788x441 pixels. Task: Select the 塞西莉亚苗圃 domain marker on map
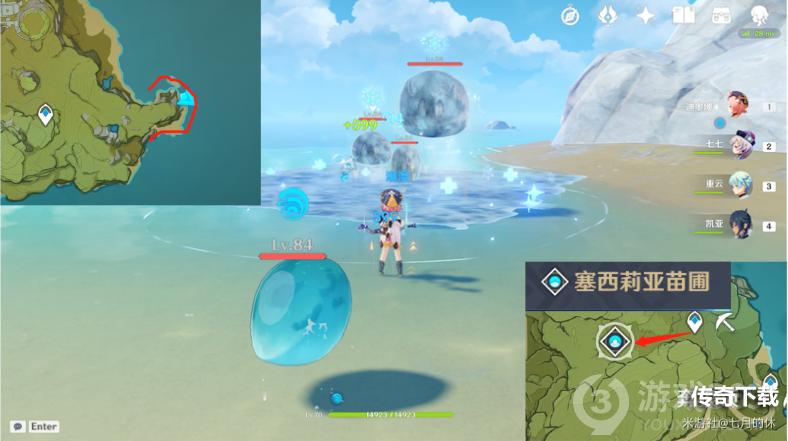tap(614, 341)
